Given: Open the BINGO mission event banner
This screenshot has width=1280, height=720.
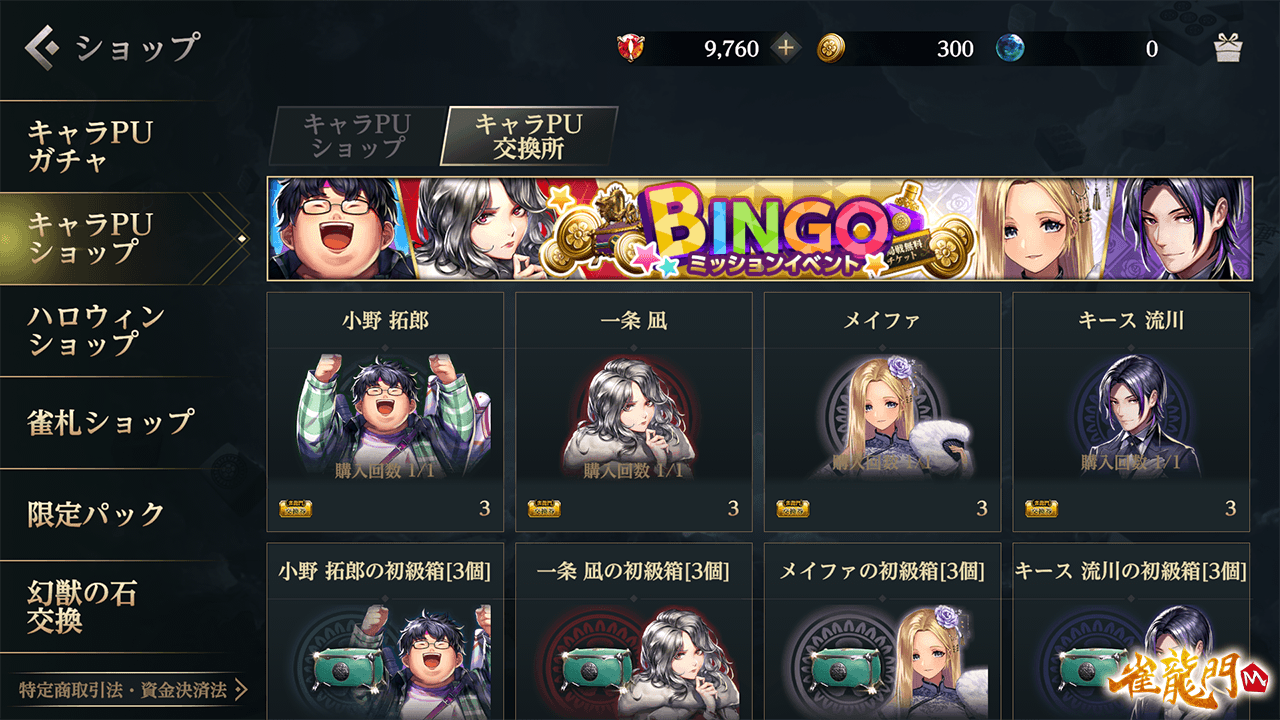Looking at the screenshot, I should tap(759, 229).
